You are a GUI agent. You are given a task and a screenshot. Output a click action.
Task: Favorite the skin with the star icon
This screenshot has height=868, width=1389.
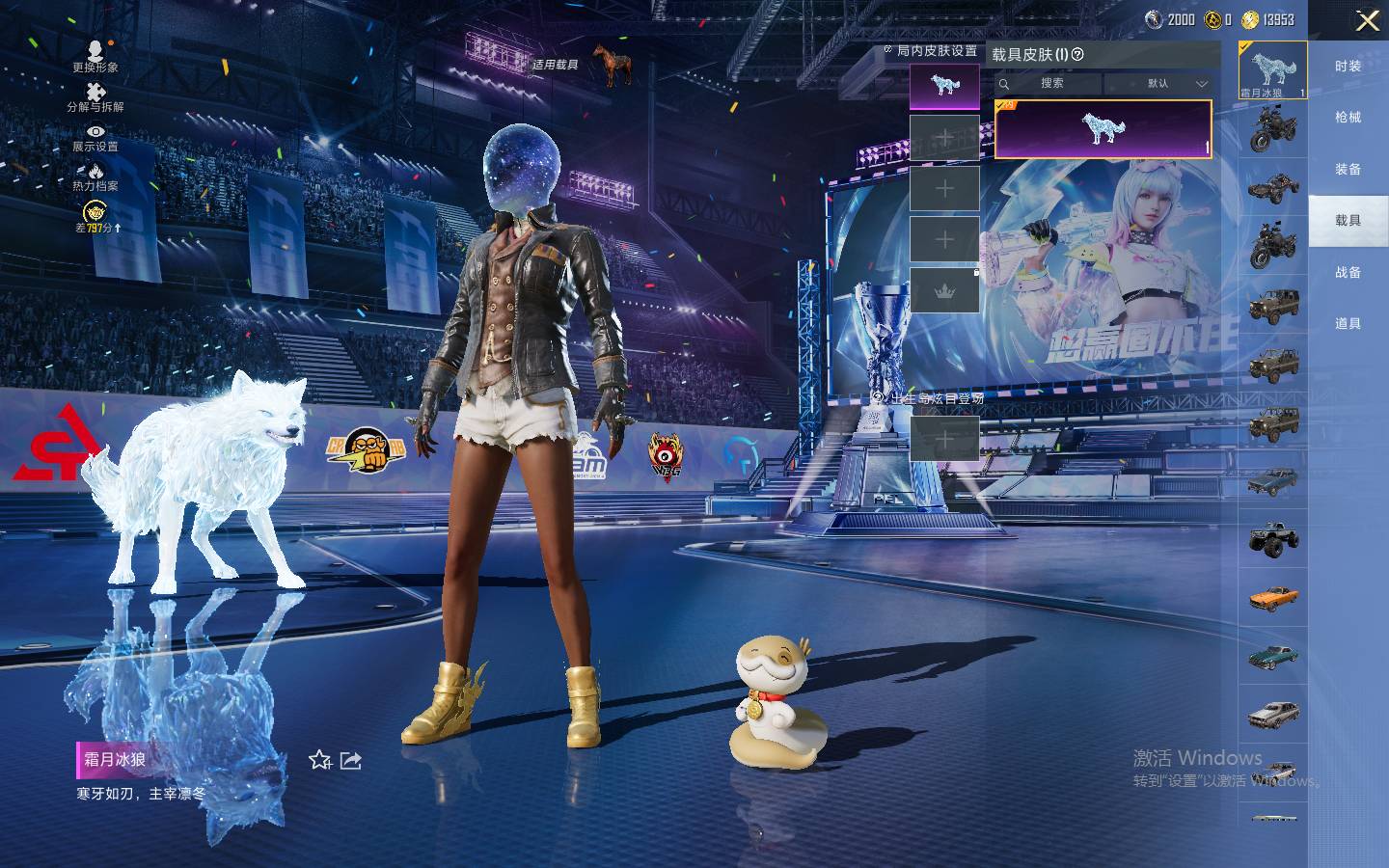click(319, 761)
